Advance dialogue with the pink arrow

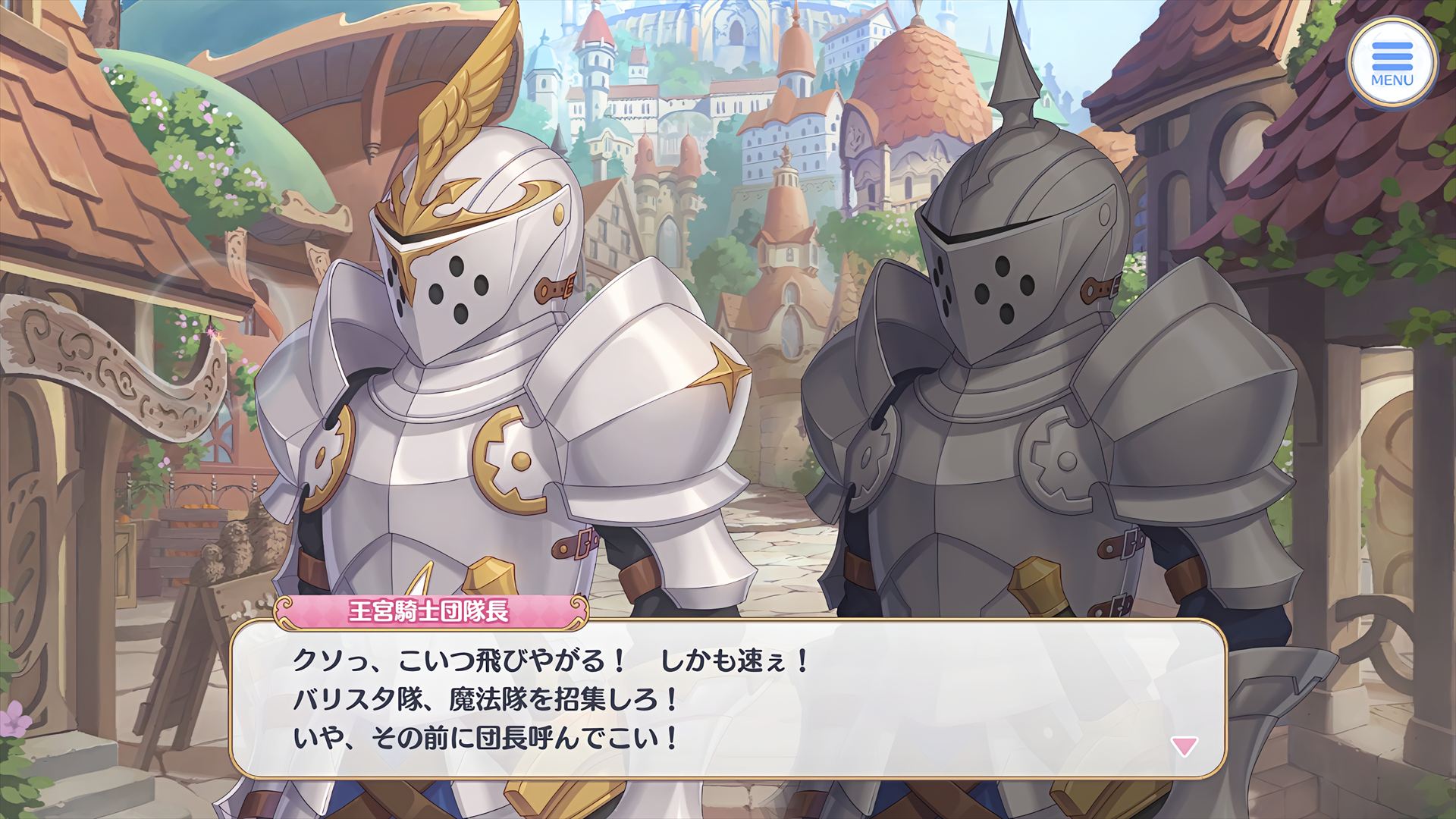pyautogui.click(x=1184, y=746)
